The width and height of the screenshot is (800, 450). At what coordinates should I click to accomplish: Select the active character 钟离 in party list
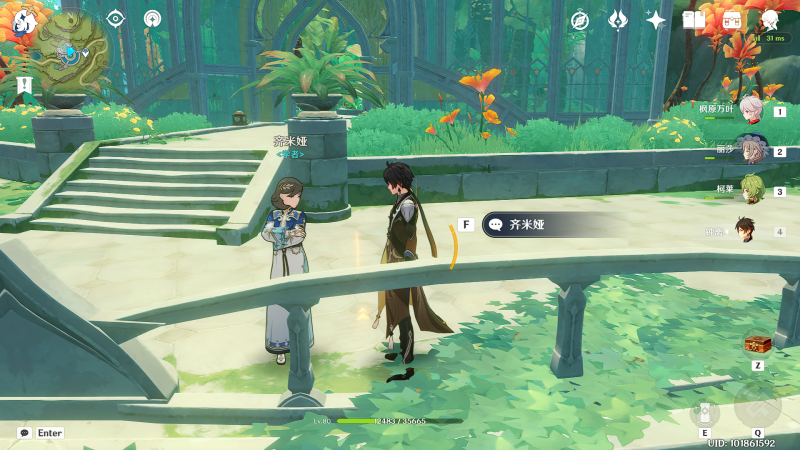coord(746,230)
